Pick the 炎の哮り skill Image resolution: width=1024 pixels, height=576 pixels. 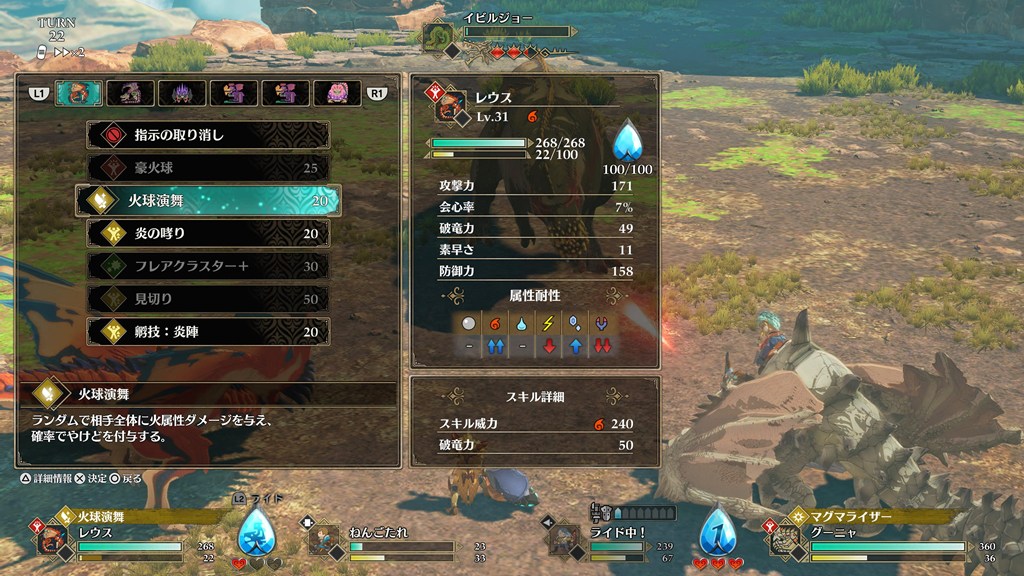click(x=208, y=233)
